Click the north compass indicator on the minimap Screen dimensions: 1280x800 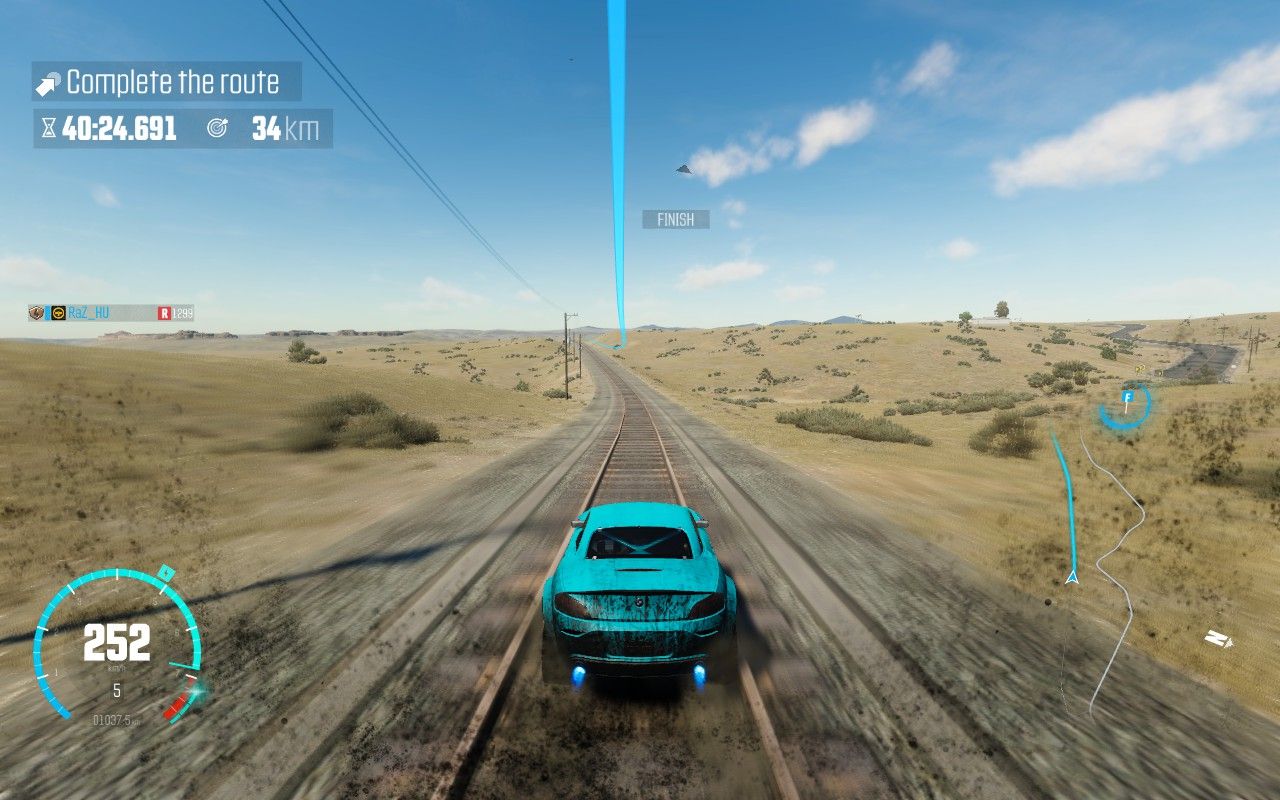click(1217, 638)
